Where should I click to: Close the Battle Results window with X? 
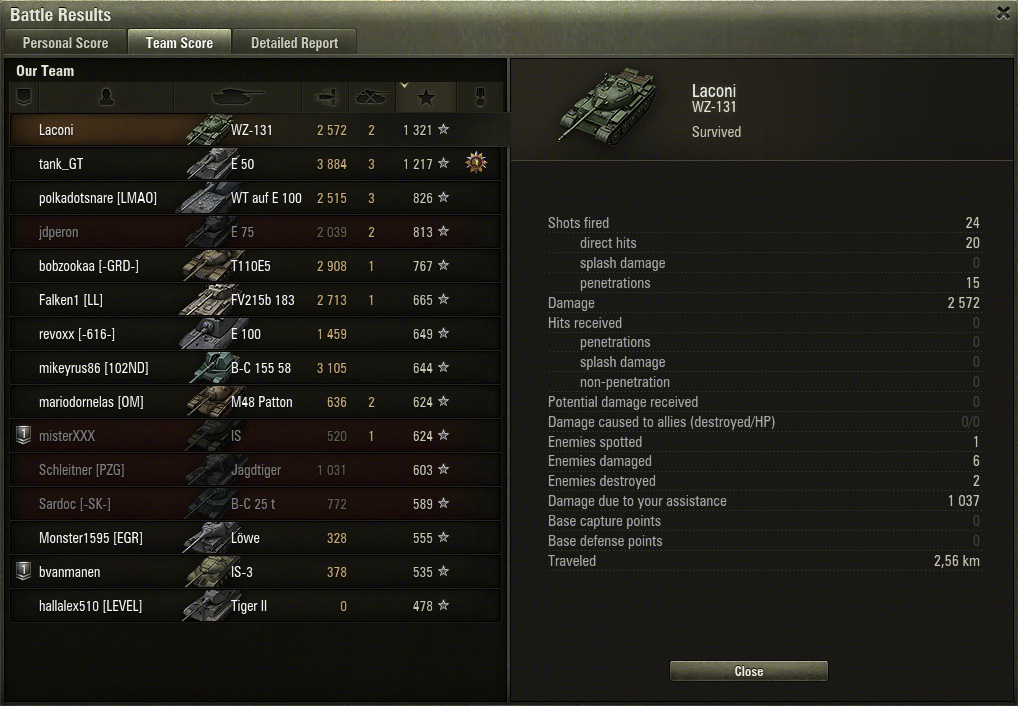(1003, 13)
